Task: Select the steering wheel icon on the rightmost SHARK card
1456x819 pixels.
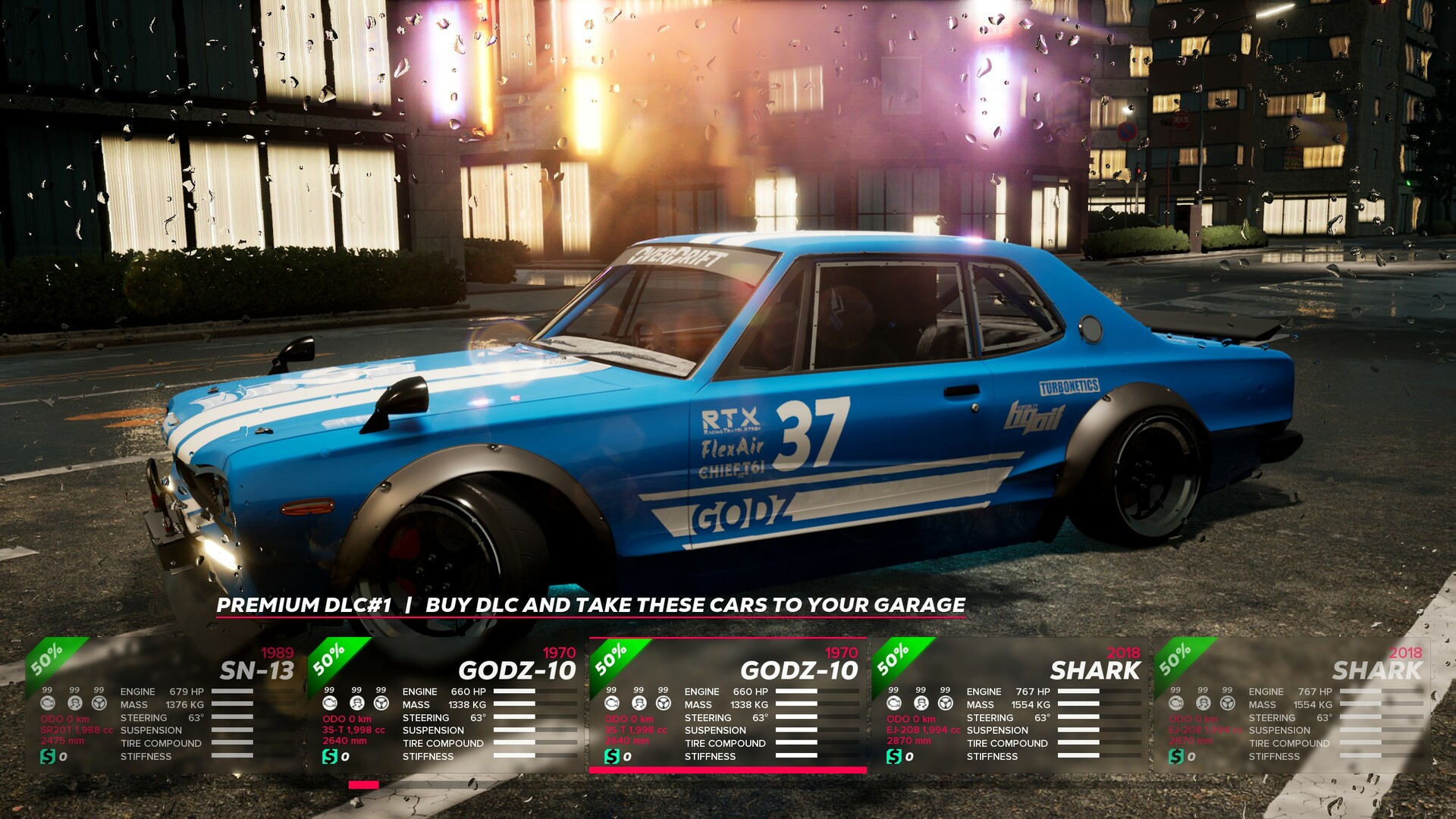Action: point(1226,704)
